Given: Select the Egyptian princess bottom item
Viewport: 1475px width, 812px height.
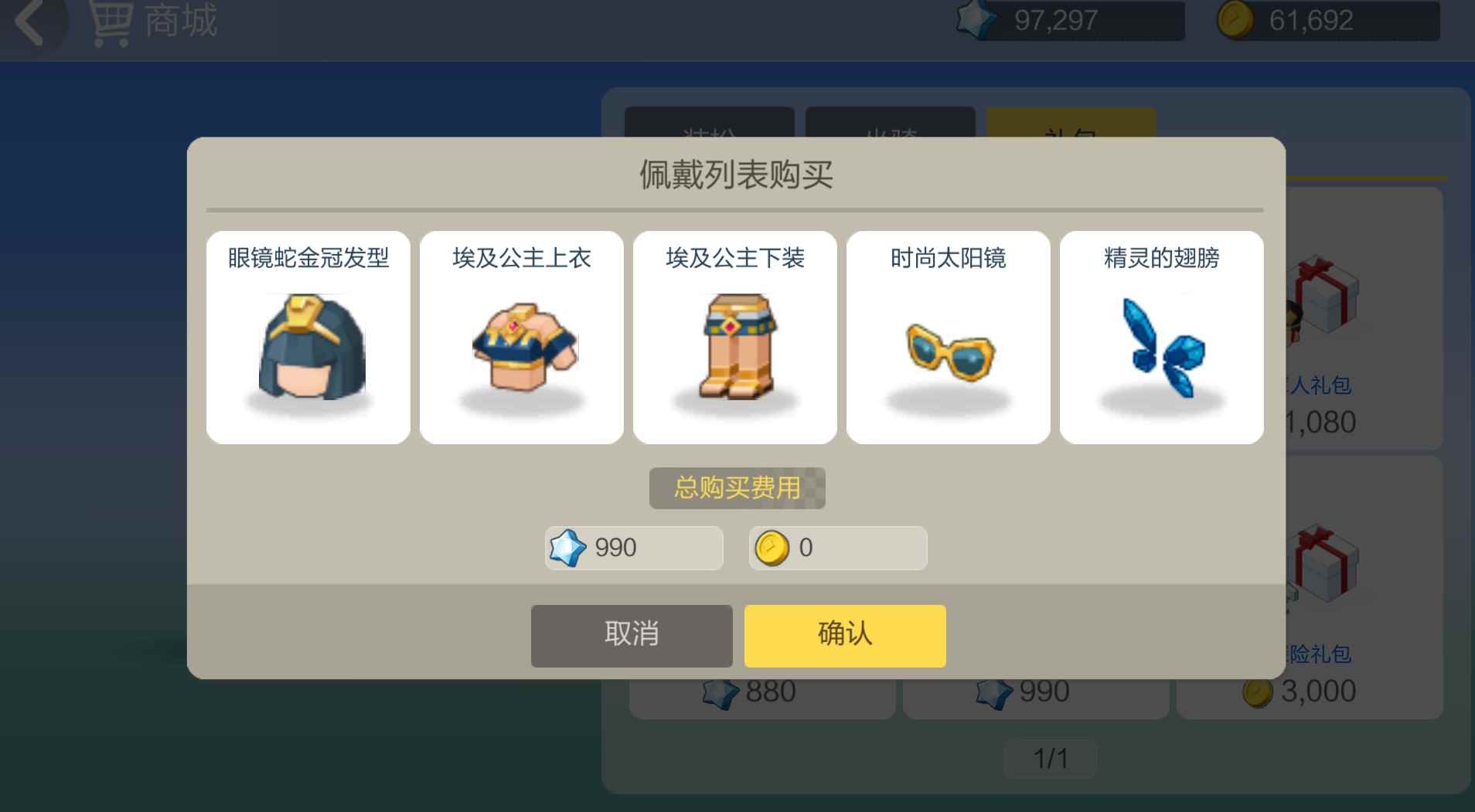Looking at the screenshot, I should 735,349.
